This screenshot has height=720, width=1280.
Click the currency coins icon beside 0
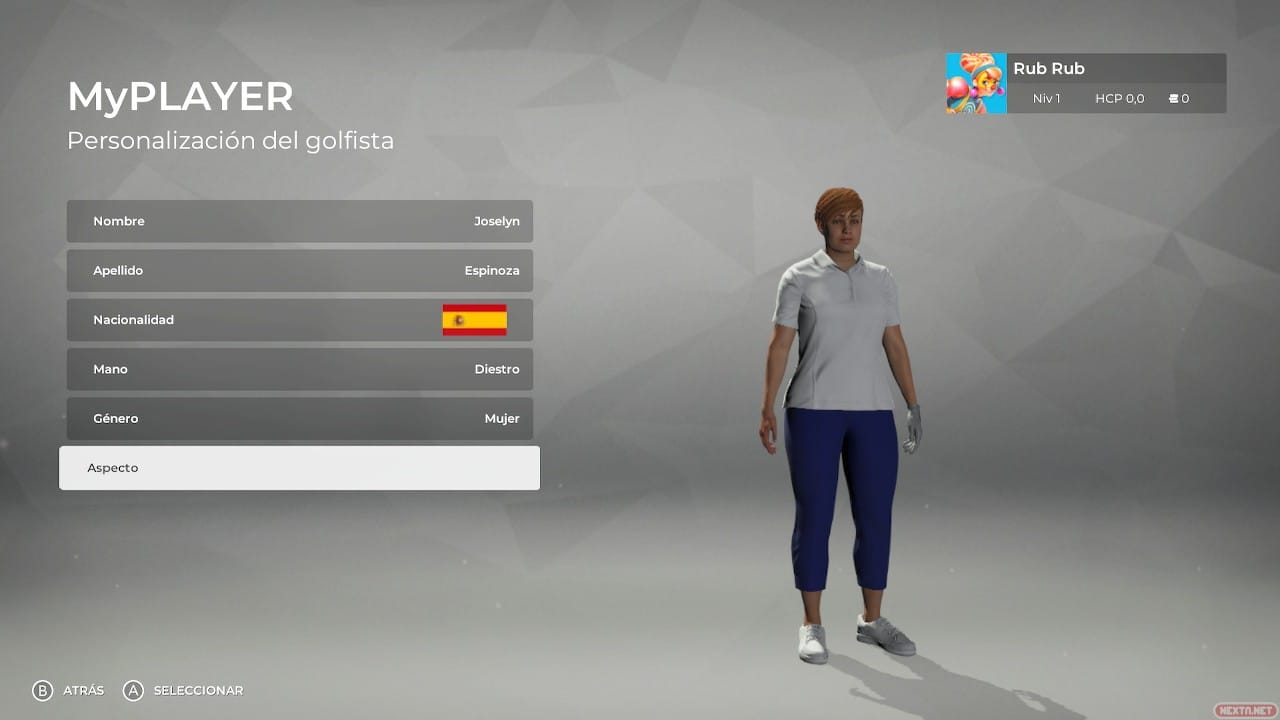tap(1176, 99)
